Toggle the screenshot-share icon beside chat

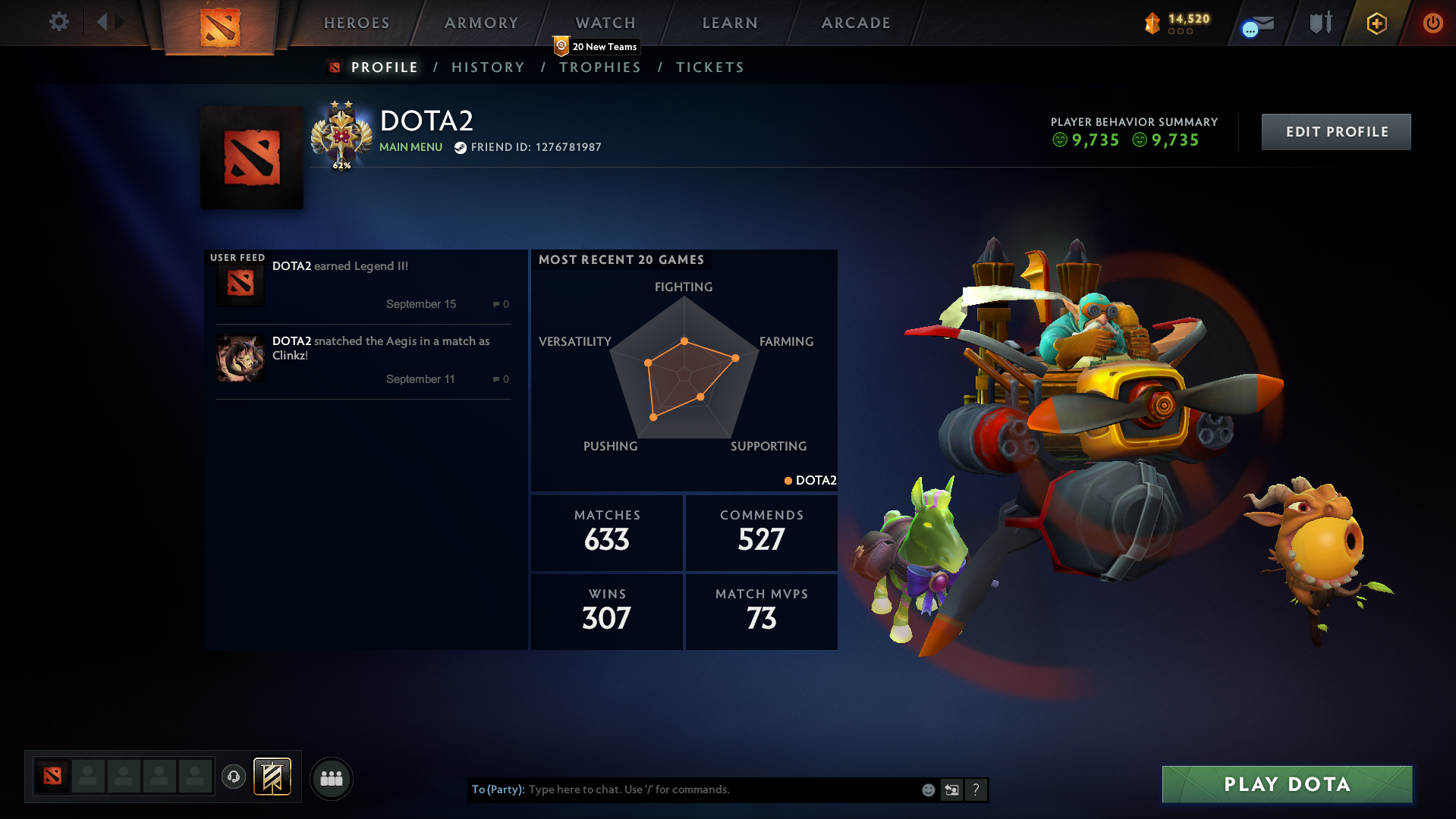click(x=952, y=789)
